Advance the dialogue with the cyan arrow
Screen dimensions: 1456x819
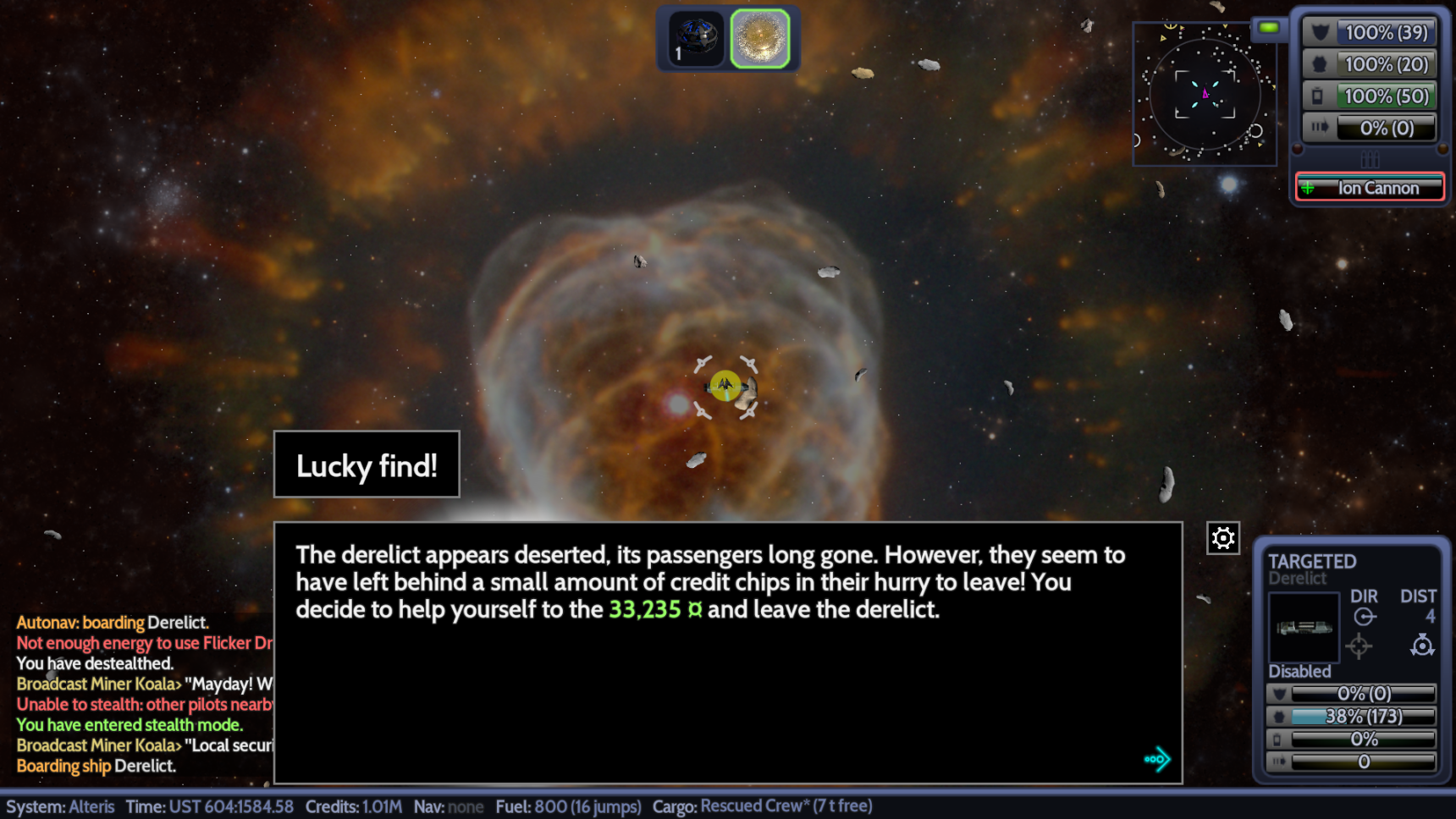[x=1156, y=759]
